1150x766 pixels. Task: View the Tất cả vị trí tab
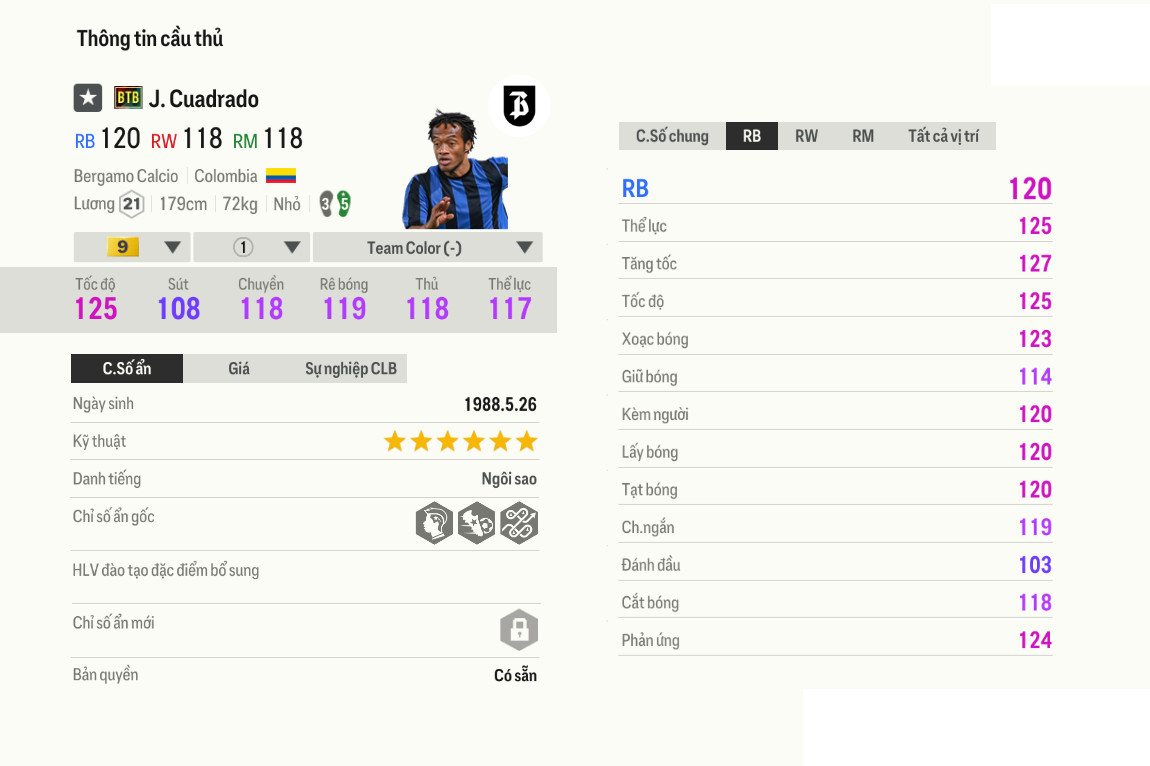click(943, 136)
